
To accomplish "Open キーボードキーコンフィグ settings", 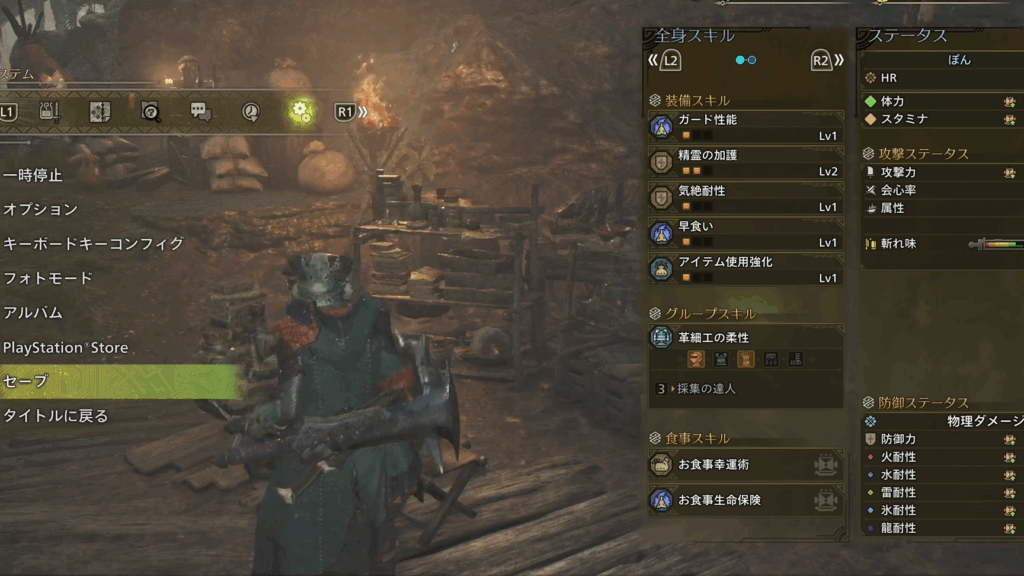I will [94, 244].
